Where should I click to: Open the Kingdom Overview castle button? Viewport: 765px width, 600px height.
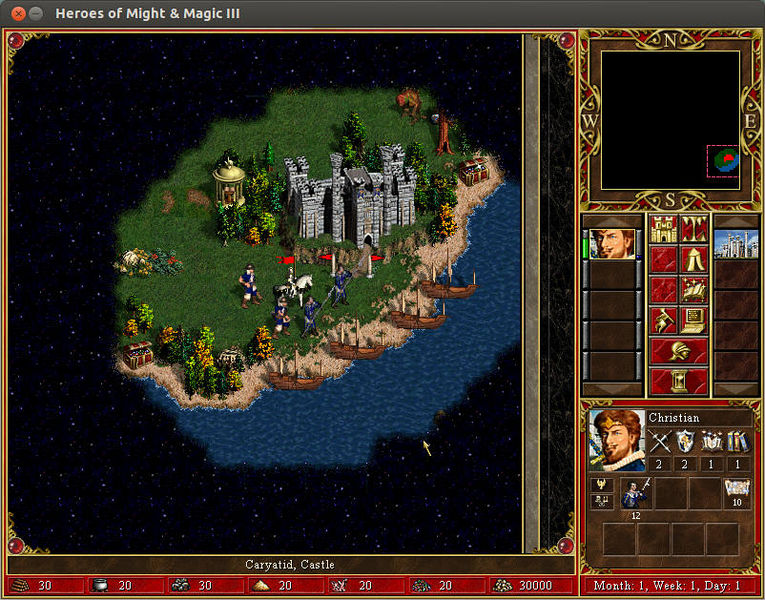point(663,230)
